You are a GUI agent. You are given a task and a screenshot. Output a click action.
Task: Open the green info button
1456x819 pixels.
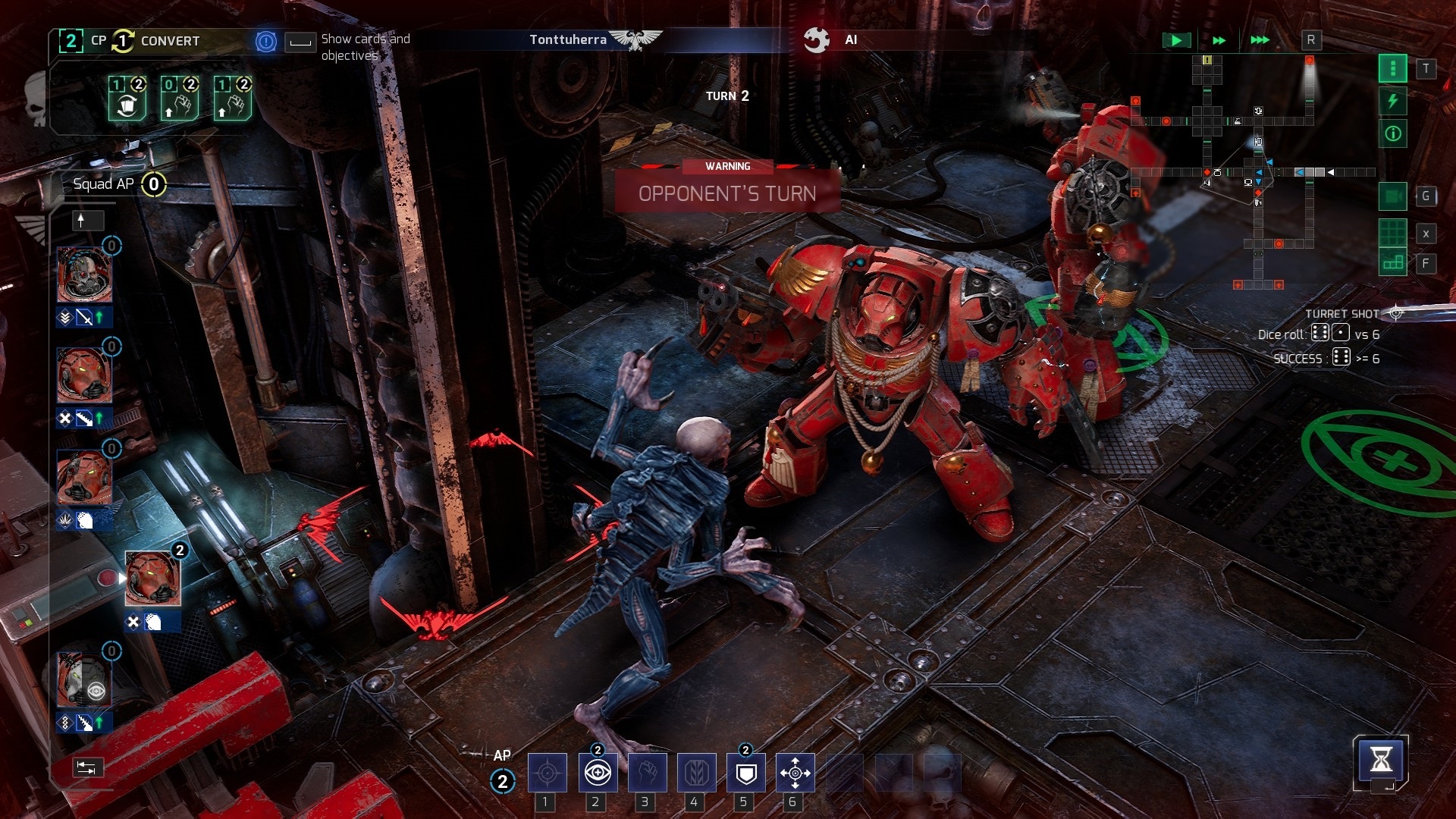[x=1393, y=134]
